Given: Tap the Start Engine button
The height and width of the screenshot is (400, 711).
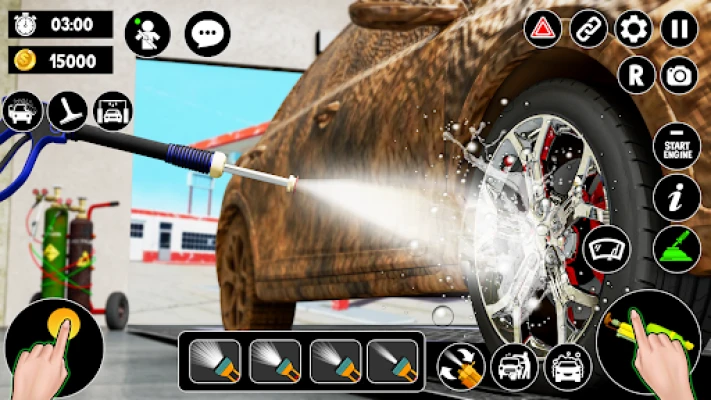Looking at the screenshot, I should point(676,148).
